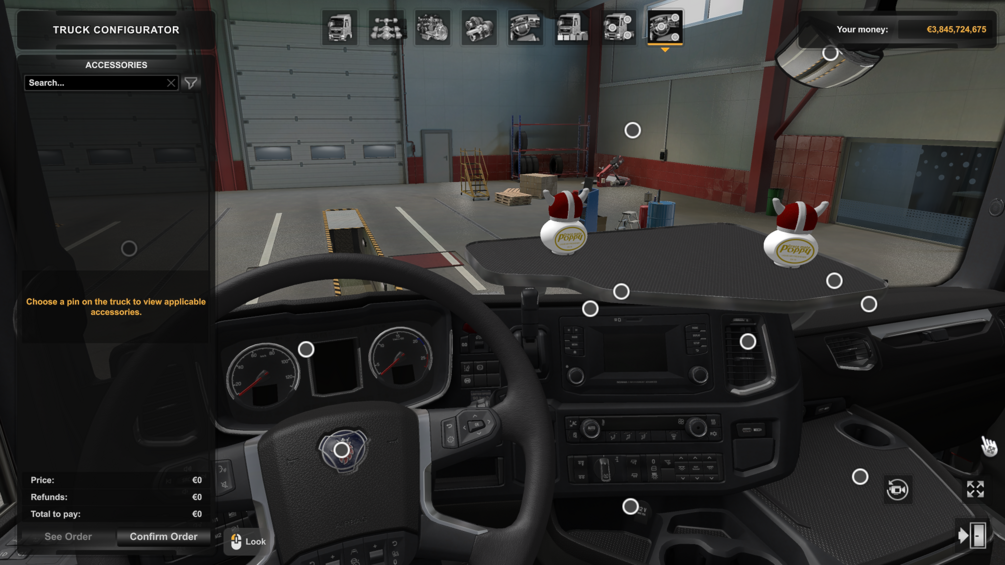
Task: Reset the camera view
Action: (897, 489)
